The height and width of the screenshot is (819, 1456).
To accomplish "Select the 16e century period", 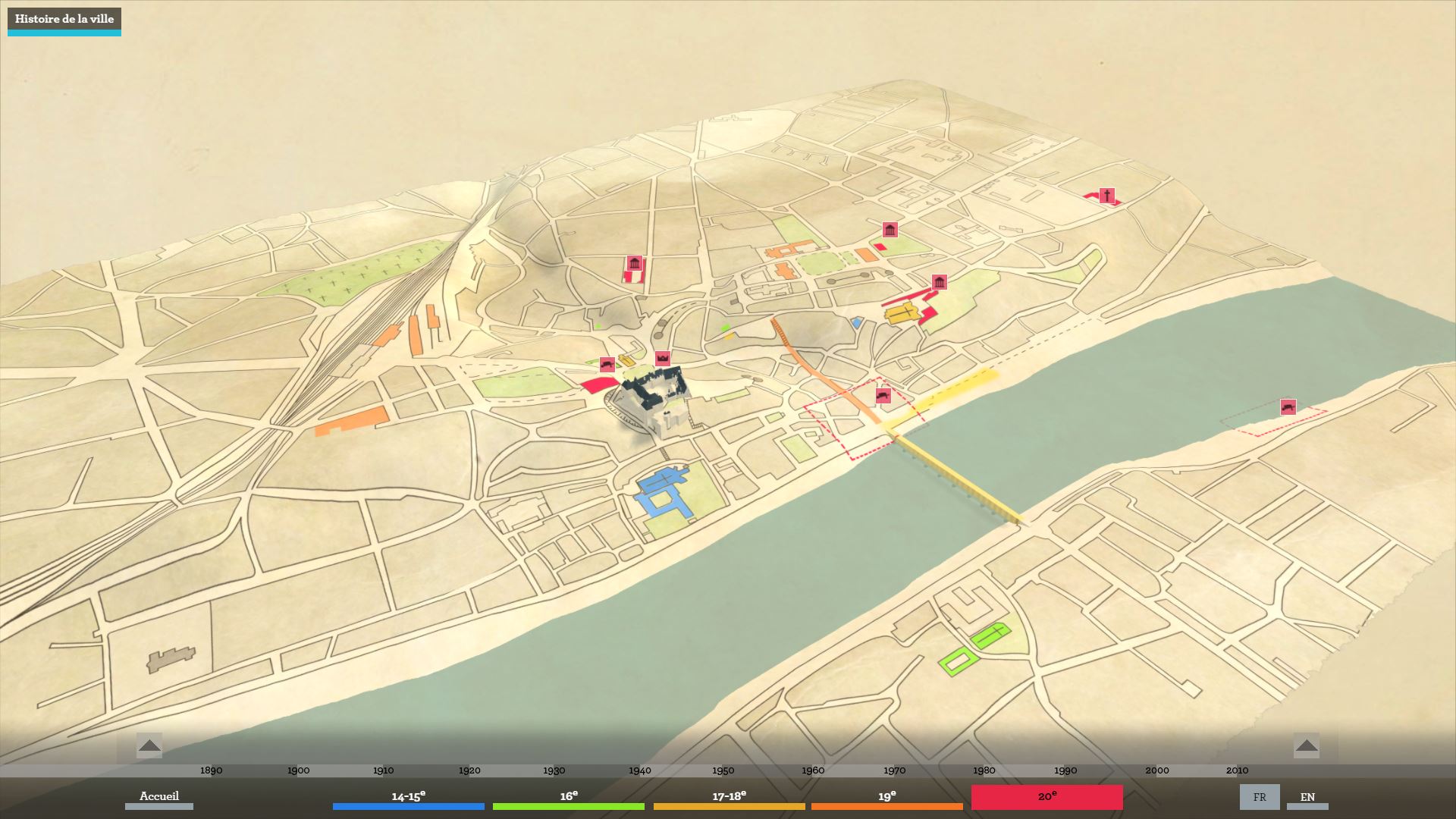I will [569, 797].
